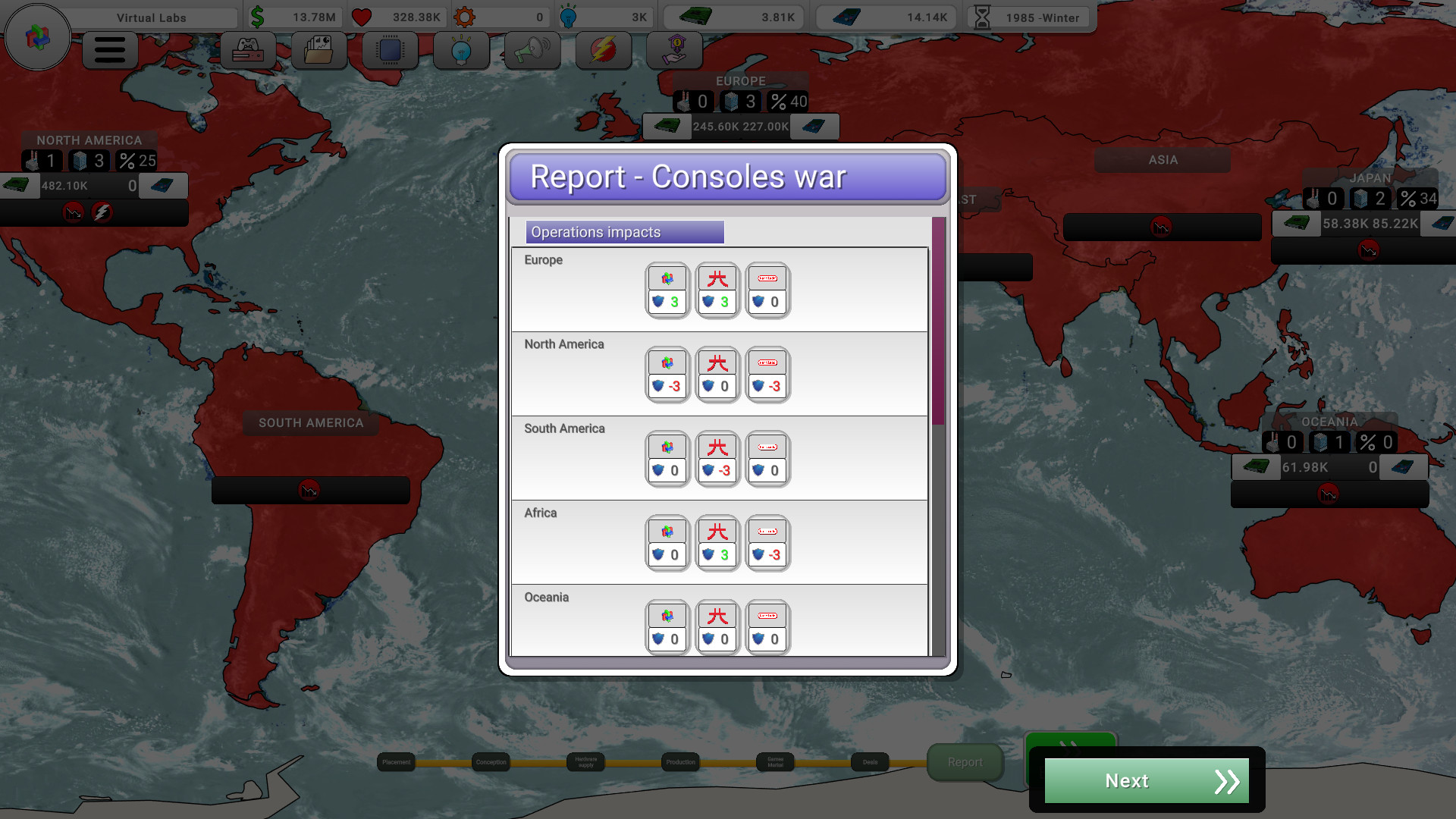
Task: Click the Virtual Labs company logo
Action: (x=37, y=36)
